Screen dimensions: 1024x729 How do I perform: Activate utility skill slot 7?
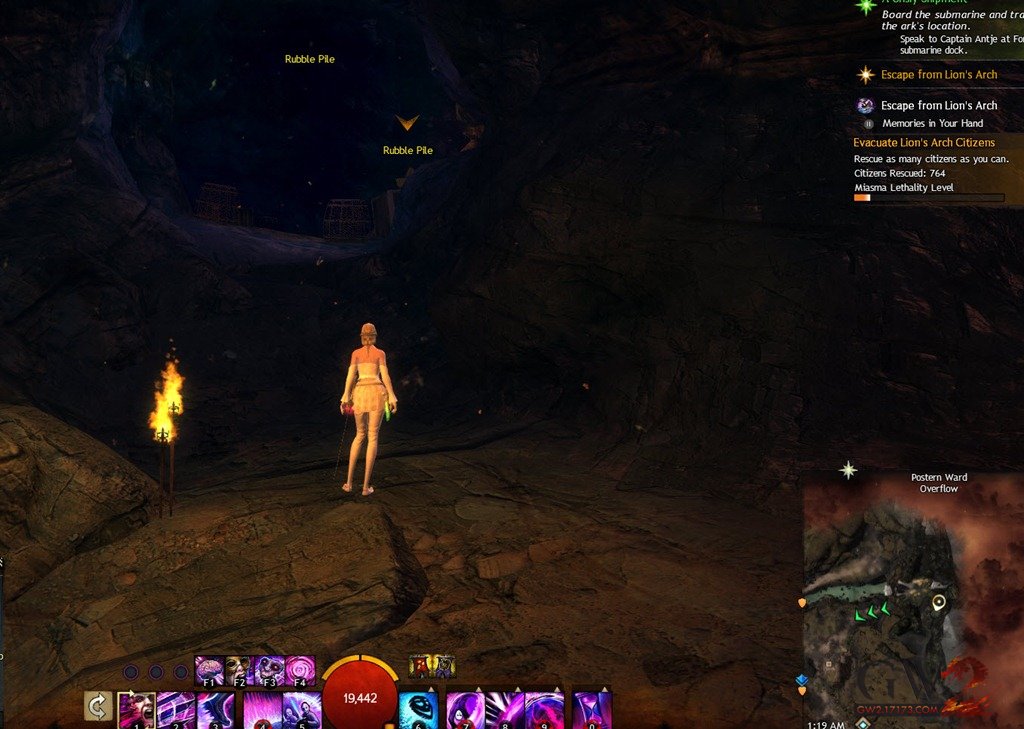465,710
